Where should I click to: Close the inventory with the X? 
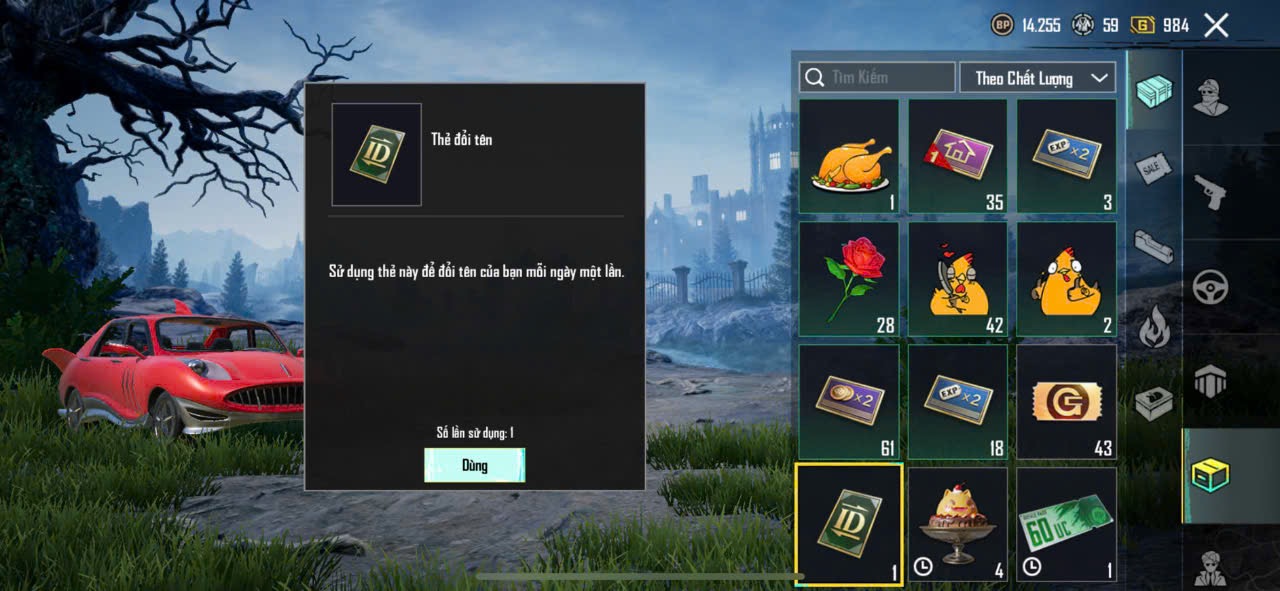(1216, 25)
